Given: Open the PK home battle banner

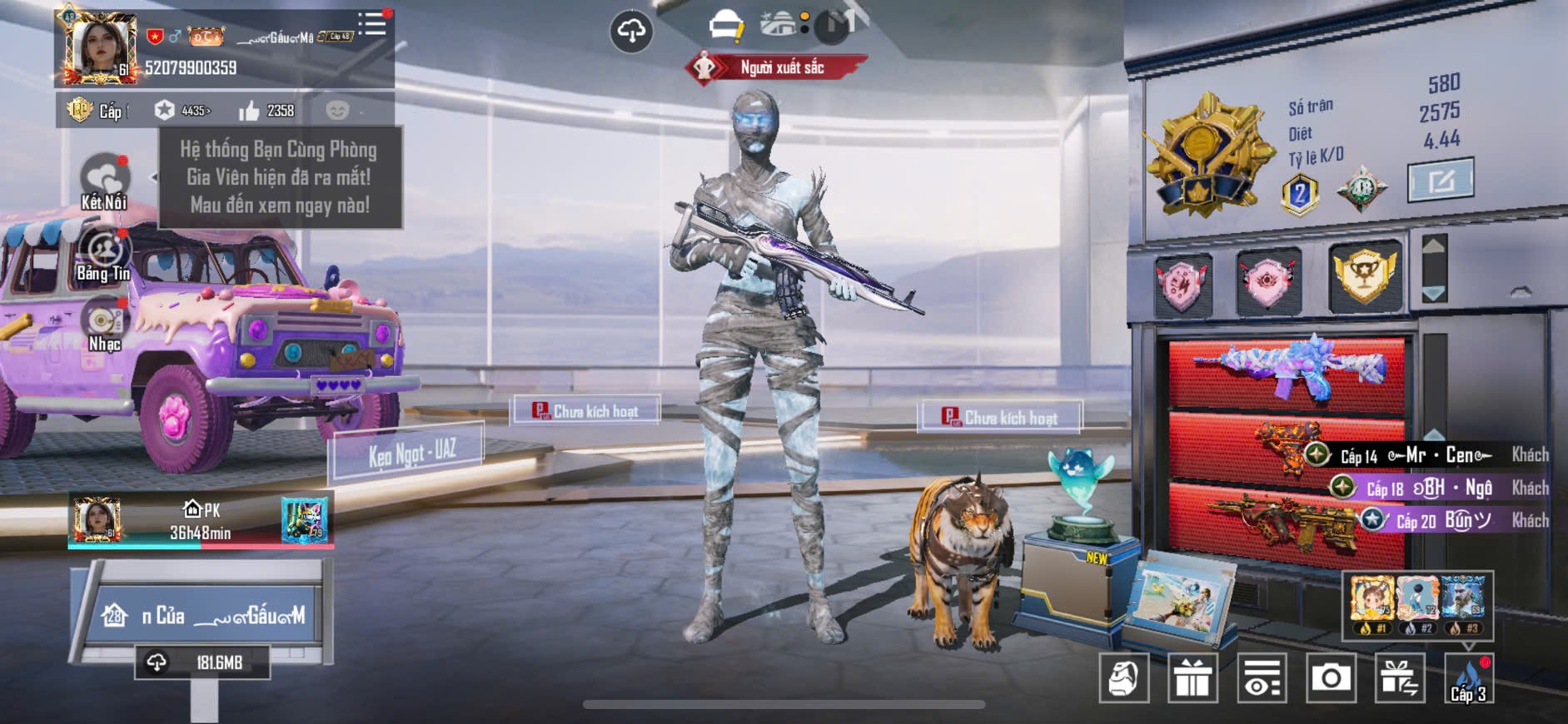Looking at the screenshot, I should [x=201, y=521].
